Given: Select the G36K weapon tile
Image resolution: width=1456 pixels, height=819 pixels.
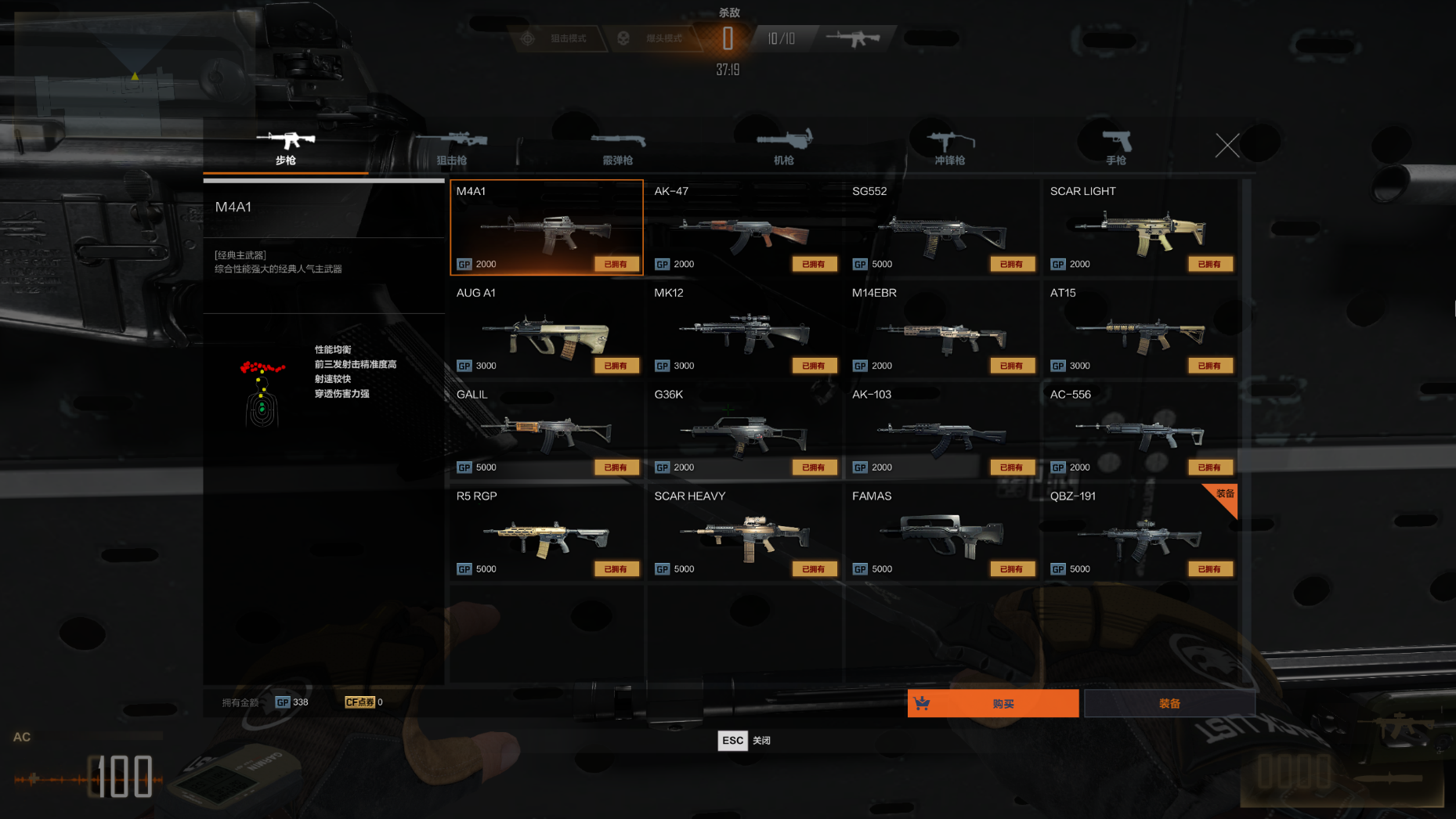Looking at the screenshot, I should 744,431.
